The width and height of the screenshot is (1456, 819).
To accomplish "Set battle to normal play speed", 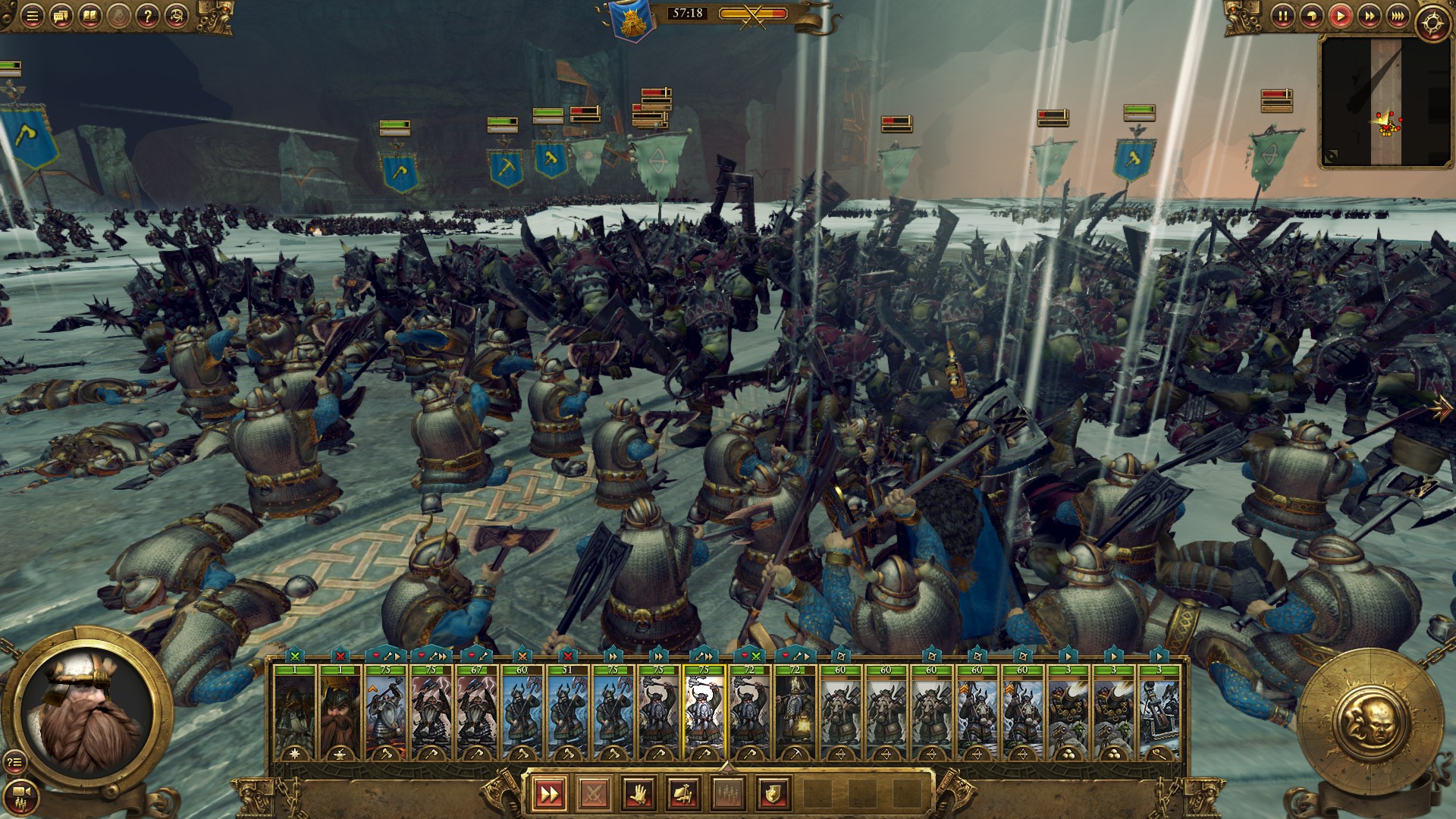I will tap(1340, 16).
